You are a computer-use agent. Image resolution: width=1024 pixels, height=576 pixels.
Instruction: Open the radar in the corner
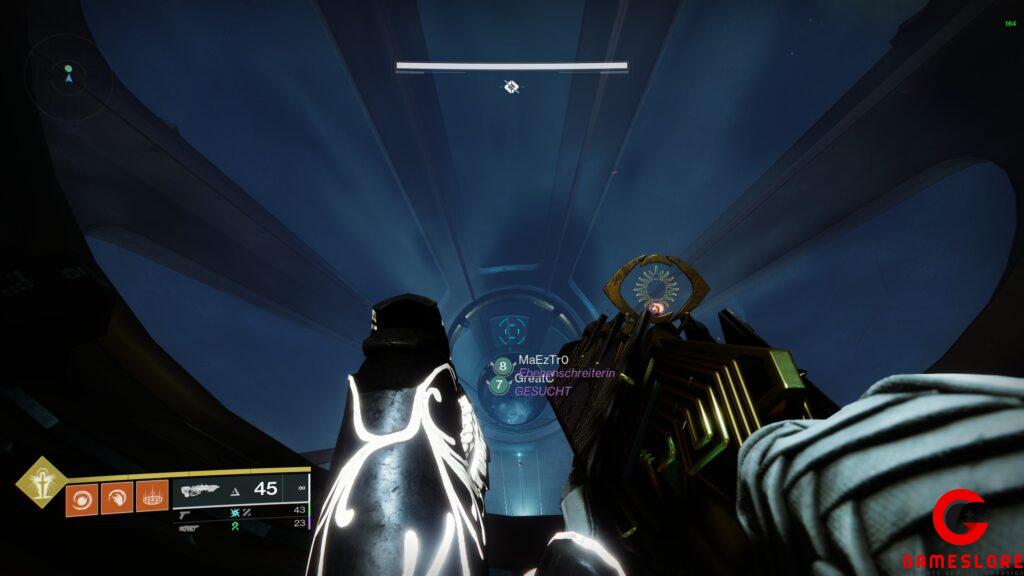(68, 74)
